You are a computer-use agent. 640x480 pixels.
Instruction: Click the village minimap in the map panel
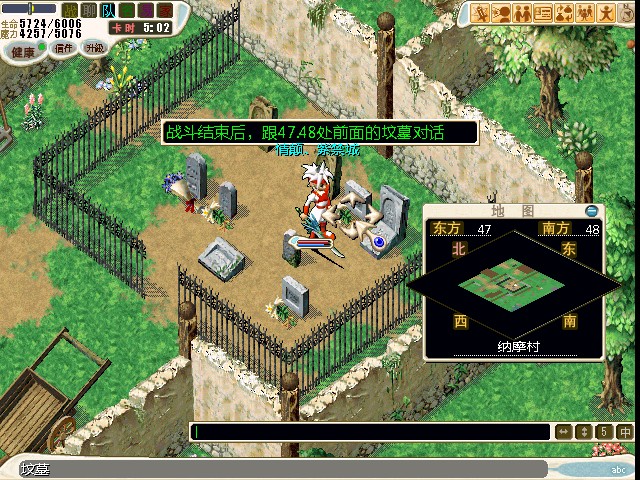coord(511,282)
